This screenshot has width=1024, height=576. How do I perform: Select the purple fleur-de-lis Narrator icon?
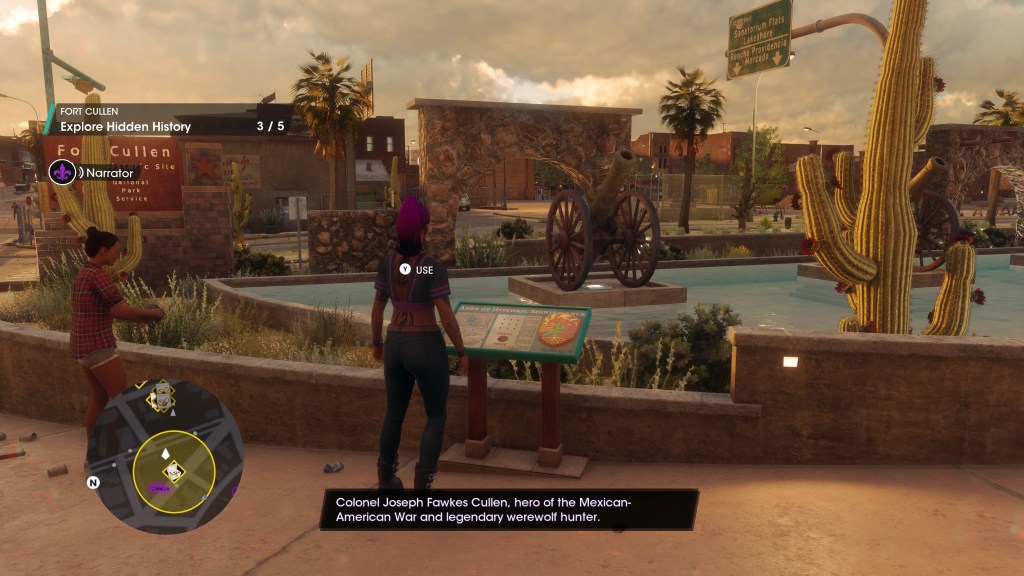click(x=61, y=172)
